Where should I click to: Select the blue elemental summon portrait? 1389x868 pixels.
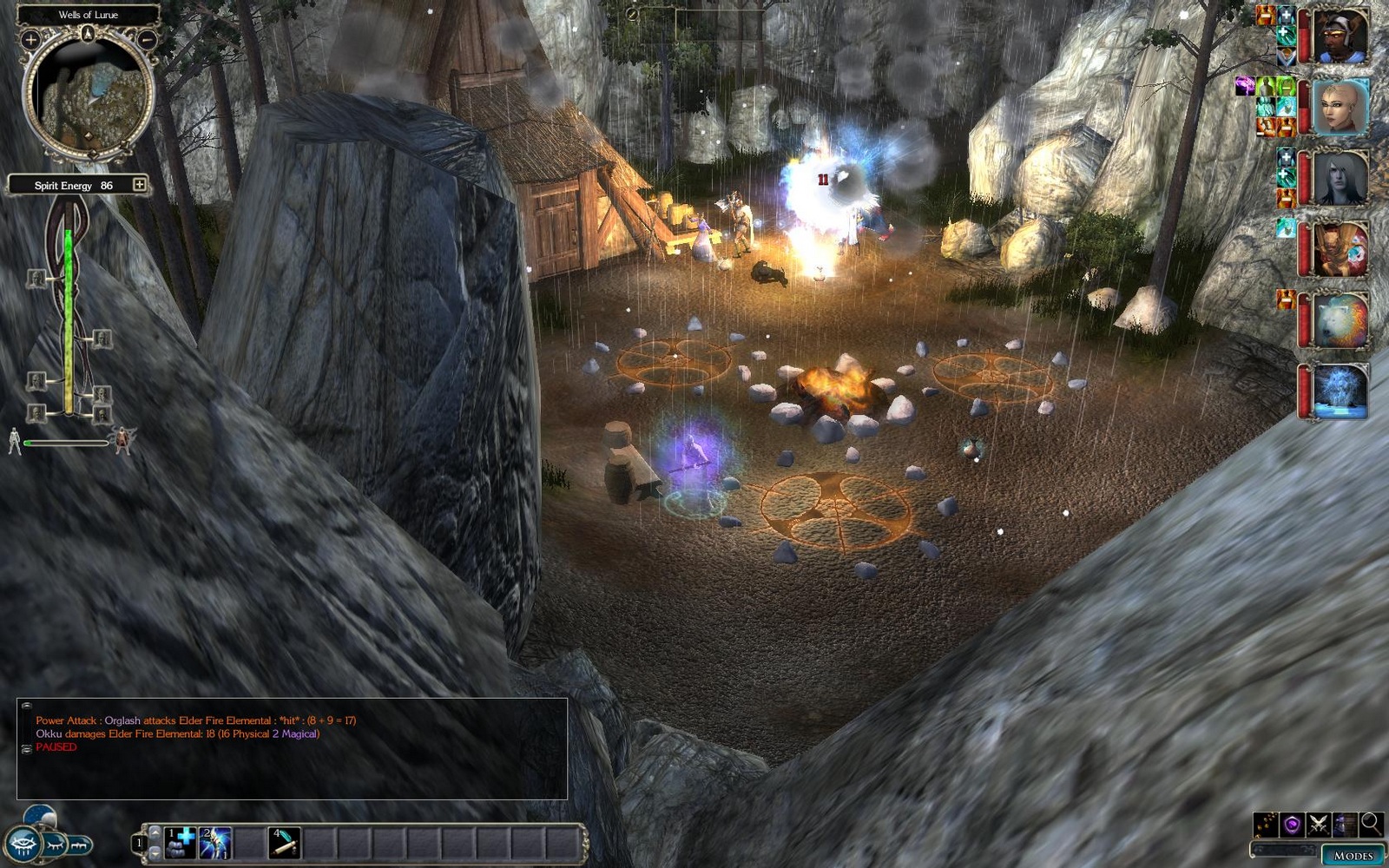1340,391
